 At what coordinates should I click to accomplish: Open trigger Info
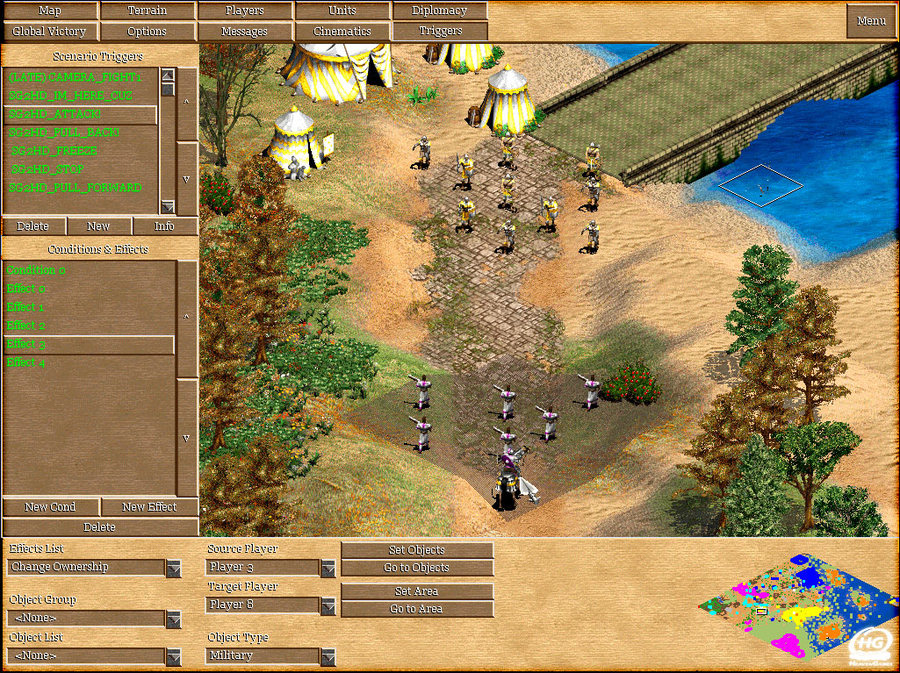(165, 226)
